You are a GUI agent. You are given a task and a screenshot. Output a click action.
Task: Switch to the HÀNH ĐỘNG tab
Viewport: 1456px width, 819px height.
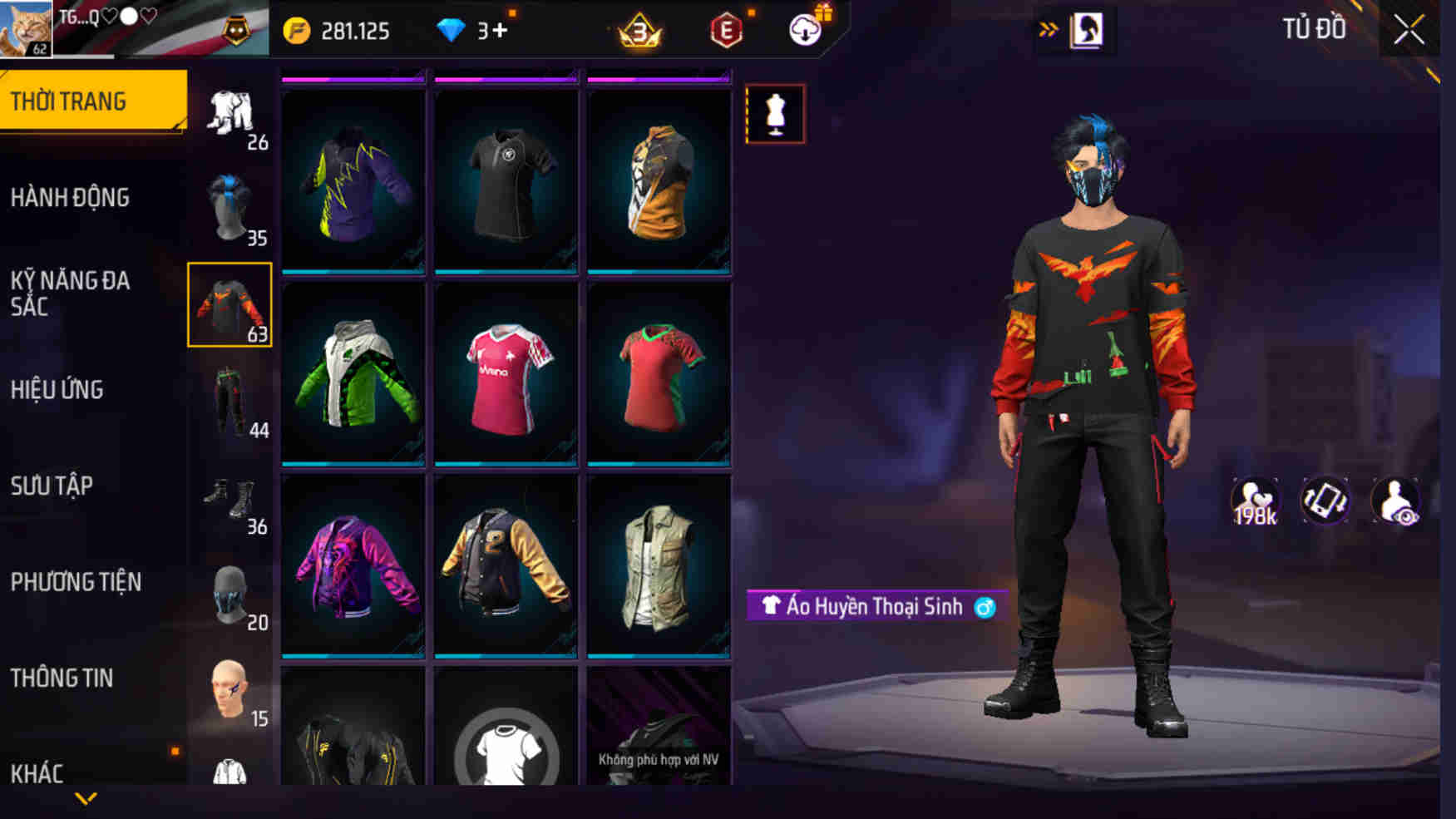[71, 197]
